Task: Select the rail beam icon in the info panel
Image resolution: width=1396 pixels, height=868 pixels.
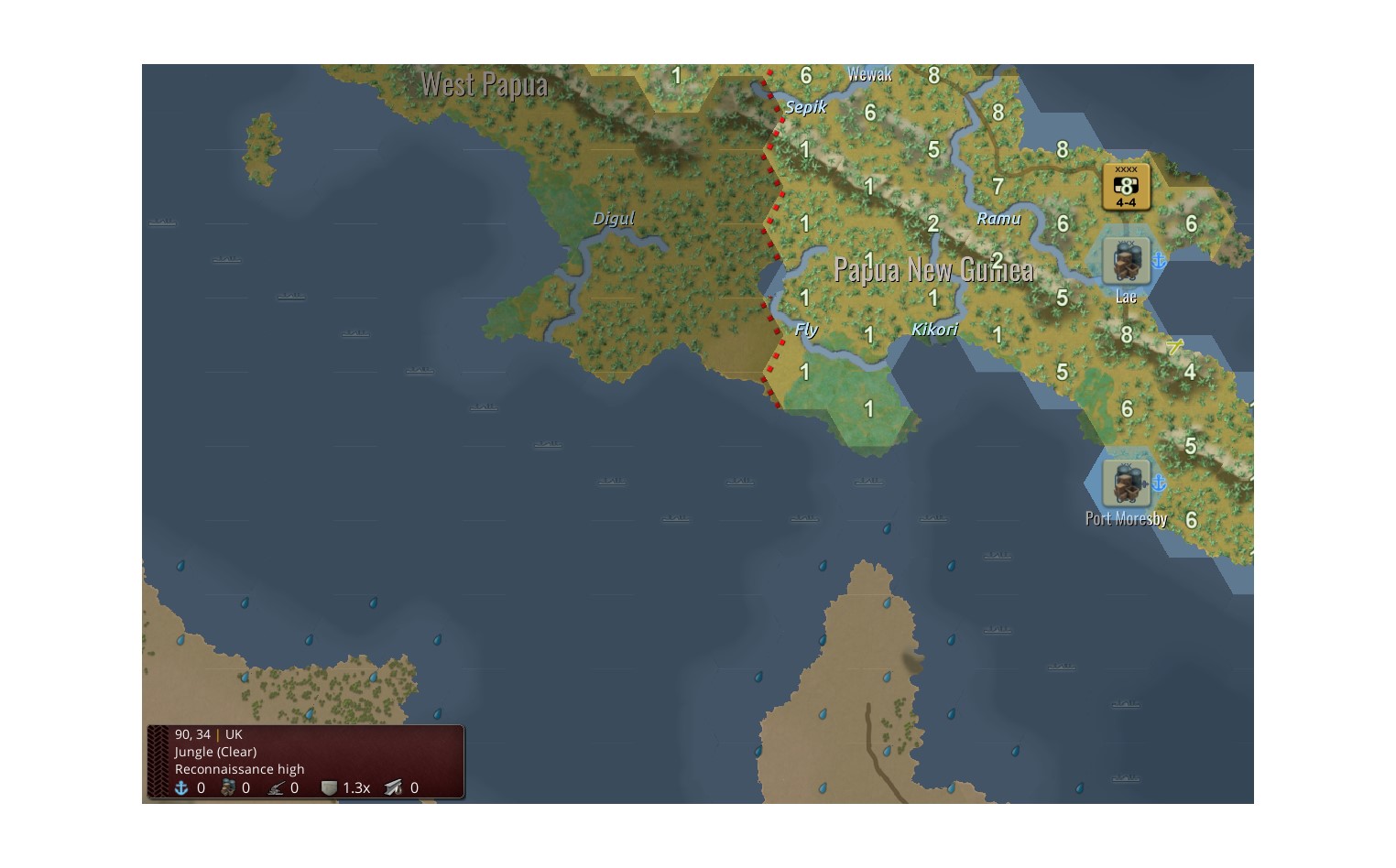Action: click(x=392, y=787)
